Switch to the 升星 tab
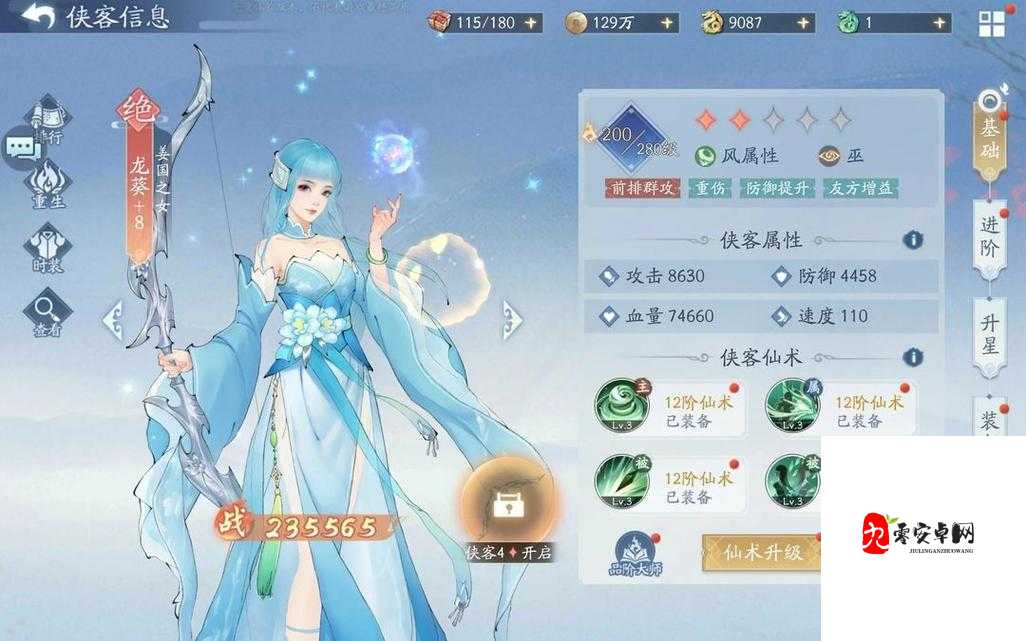 (x=990, y=334)
